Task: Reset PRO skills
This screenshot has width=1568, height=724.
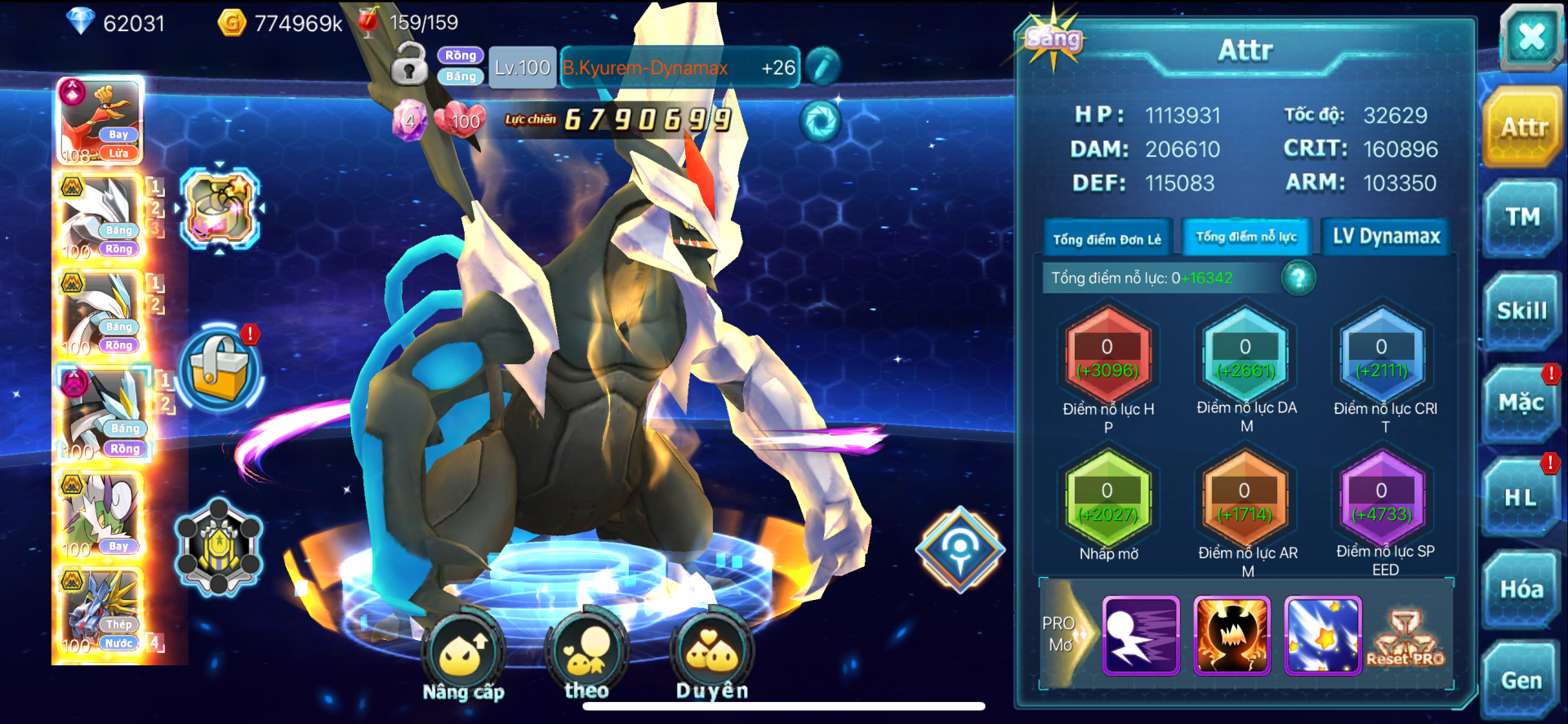Action: [x=1405, y=638]
